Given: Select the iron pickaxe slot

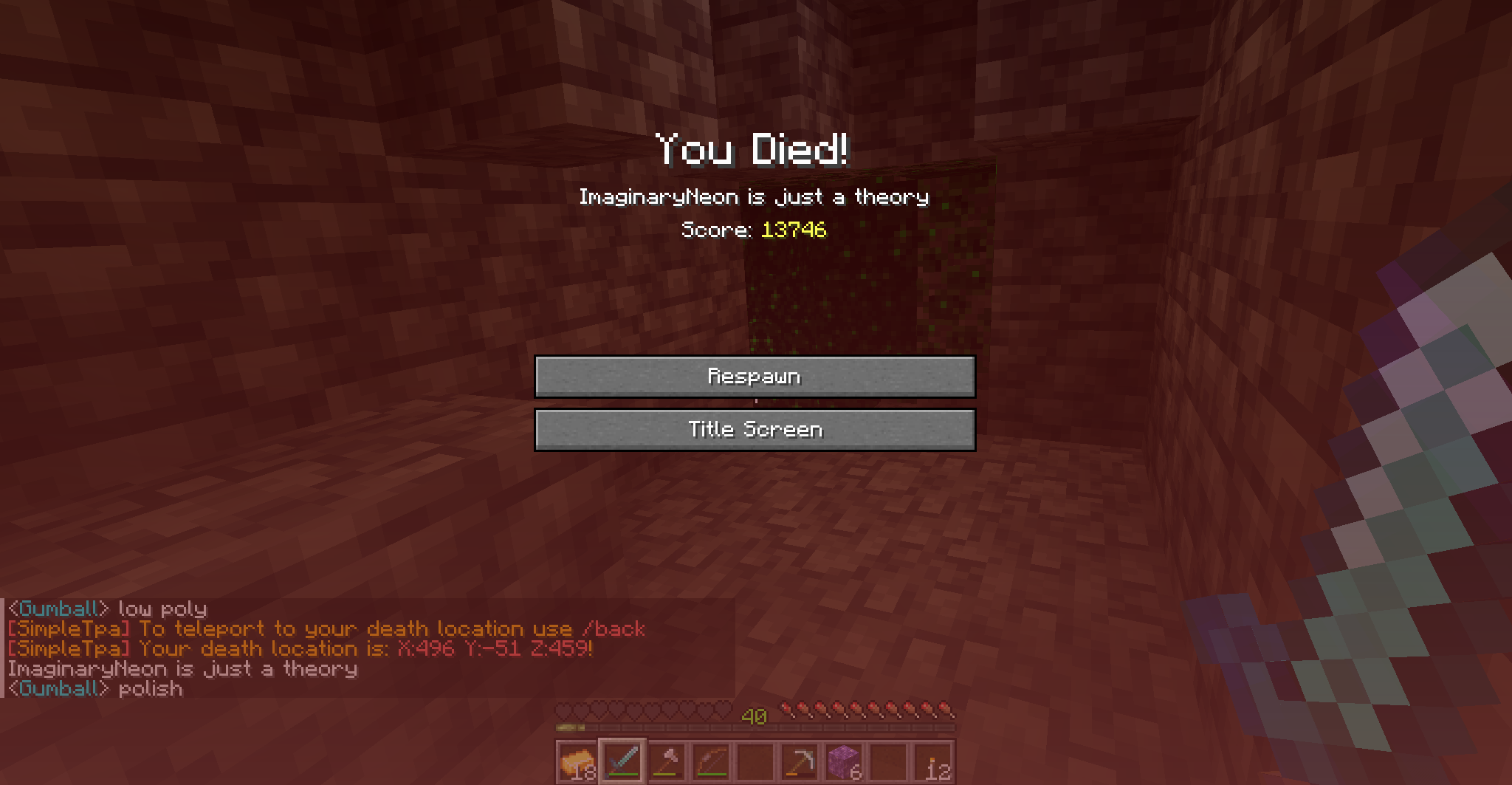Looking at the screenshot, I should pos(800,761).
